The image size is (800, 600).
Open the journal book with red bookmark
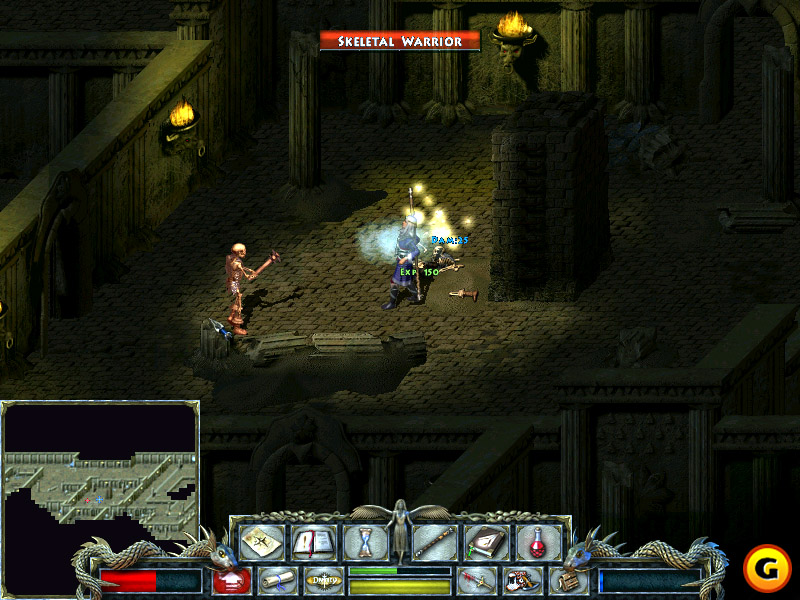(x=312, y=542)
